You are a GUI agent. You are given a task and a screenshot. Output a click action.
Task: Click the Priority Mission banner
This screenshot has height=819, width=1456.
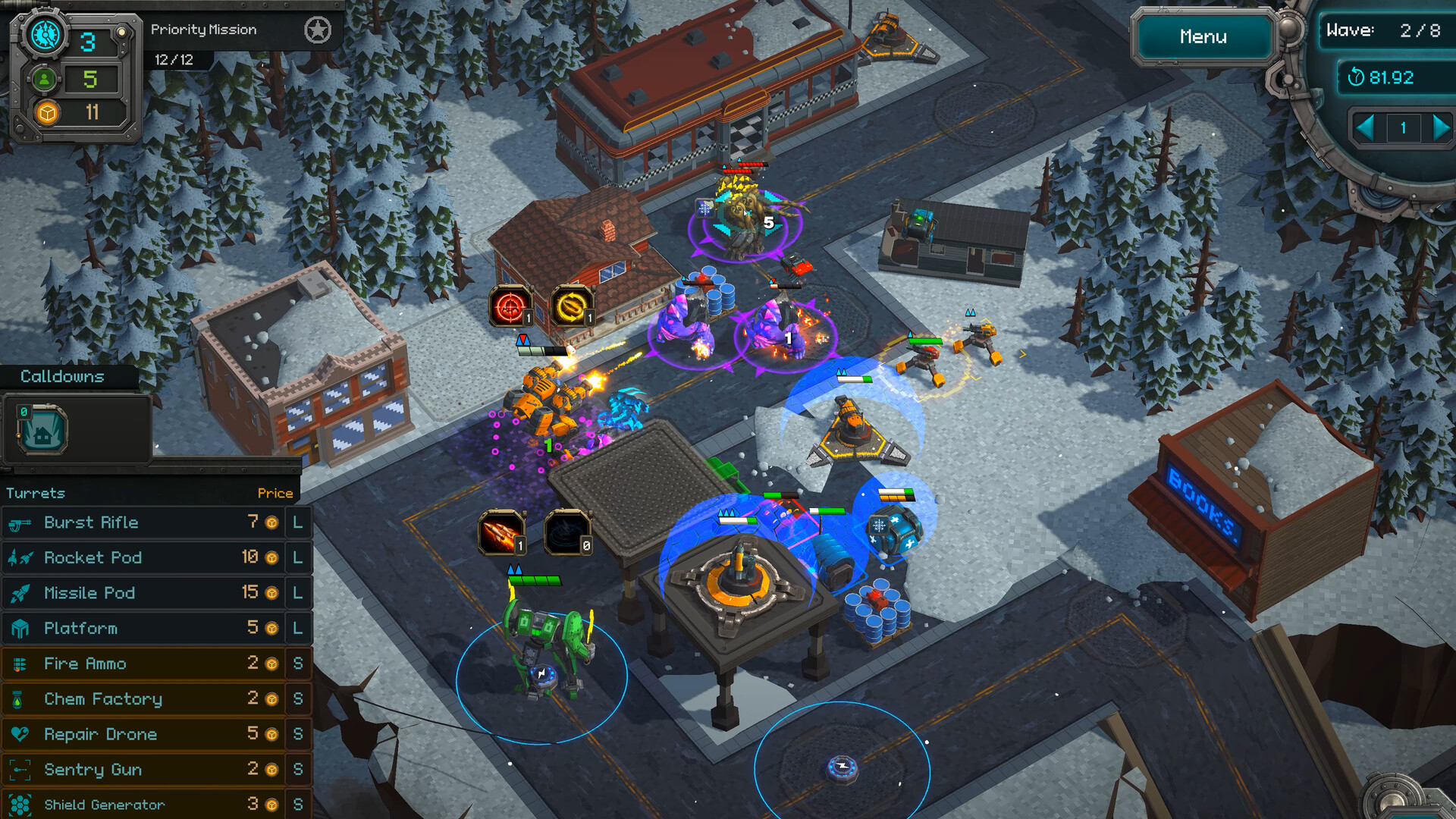click(x=205, y=30)
